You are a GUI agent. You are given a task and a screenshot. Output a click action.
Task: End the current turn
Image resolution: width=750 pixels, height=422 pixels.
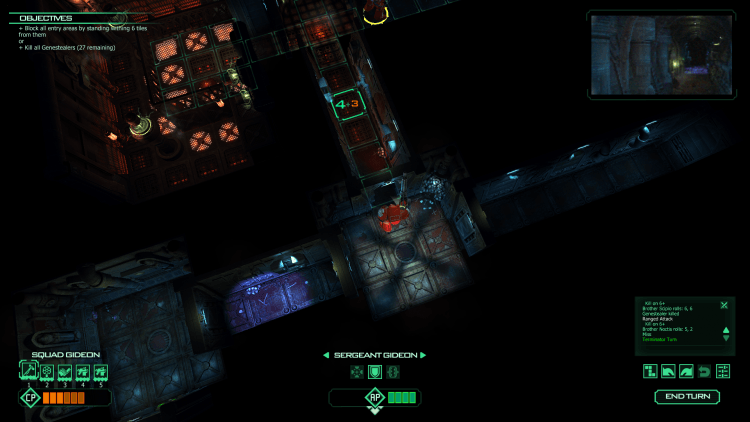pyautogui.click(x=687, y=397)
